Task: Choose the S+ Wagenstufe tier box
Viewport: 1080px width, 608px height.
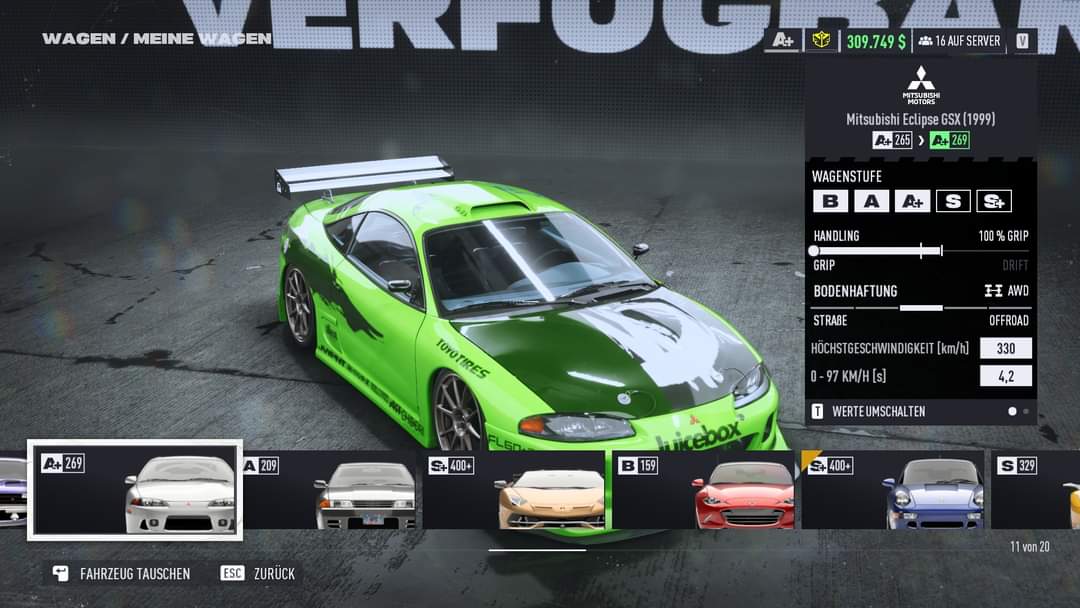Action: pyautogui.click(x=994, y=201)
